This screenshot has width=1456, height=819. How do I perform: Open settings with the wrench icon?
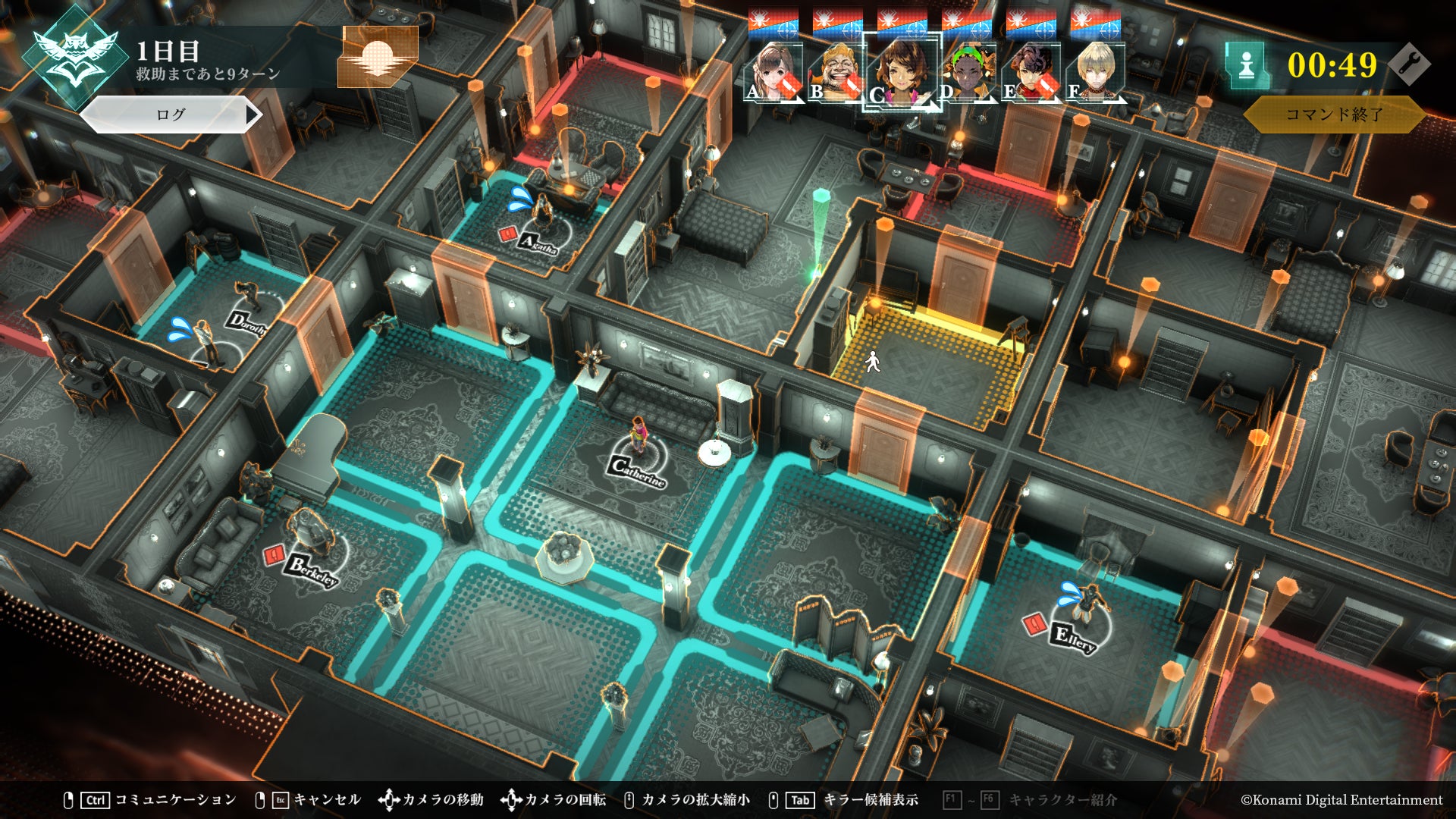pos(1409,64)
